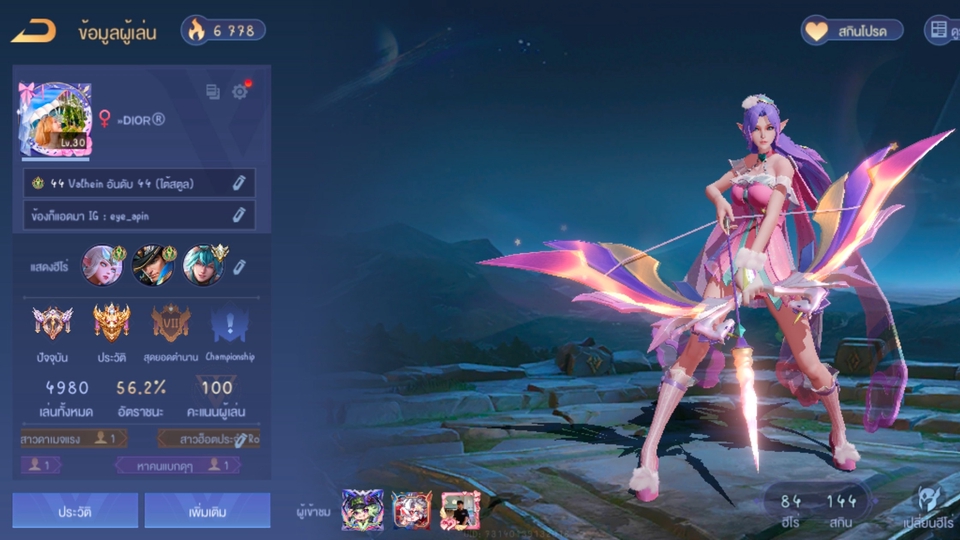Open the เพิ่มเติม more button
960x540 pixels.
(207, 510)
